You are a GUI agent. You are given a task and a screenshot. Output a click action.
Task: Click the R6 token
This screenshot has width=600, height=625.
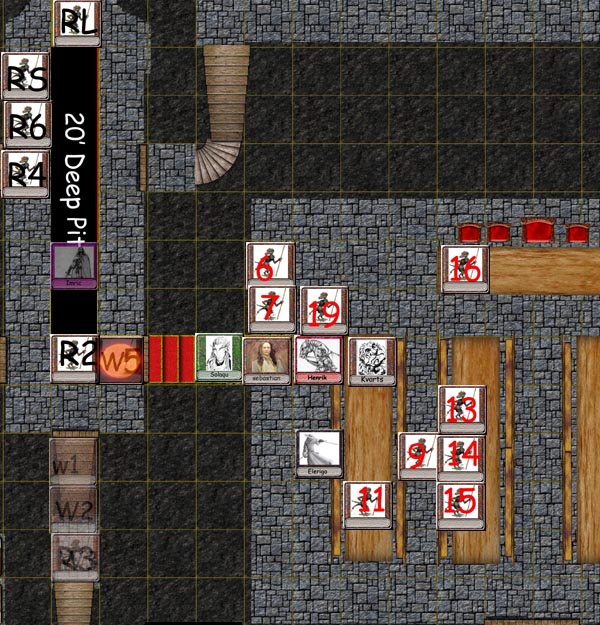pos(27,125)
